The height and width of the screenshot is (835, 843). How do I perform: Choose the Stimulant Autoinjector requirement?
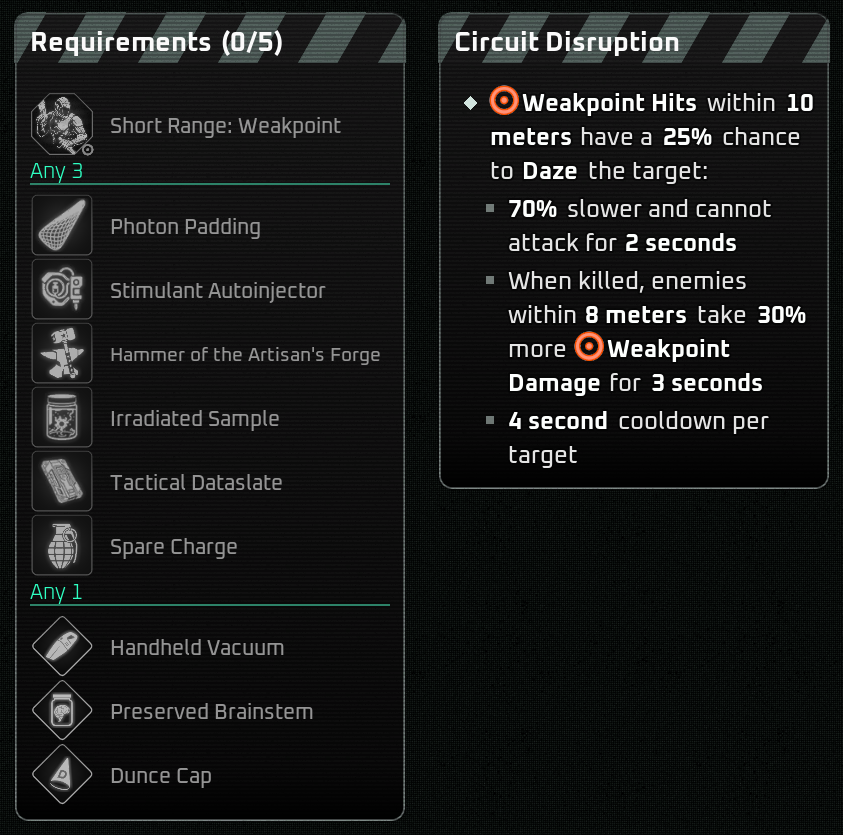[62, 290]
